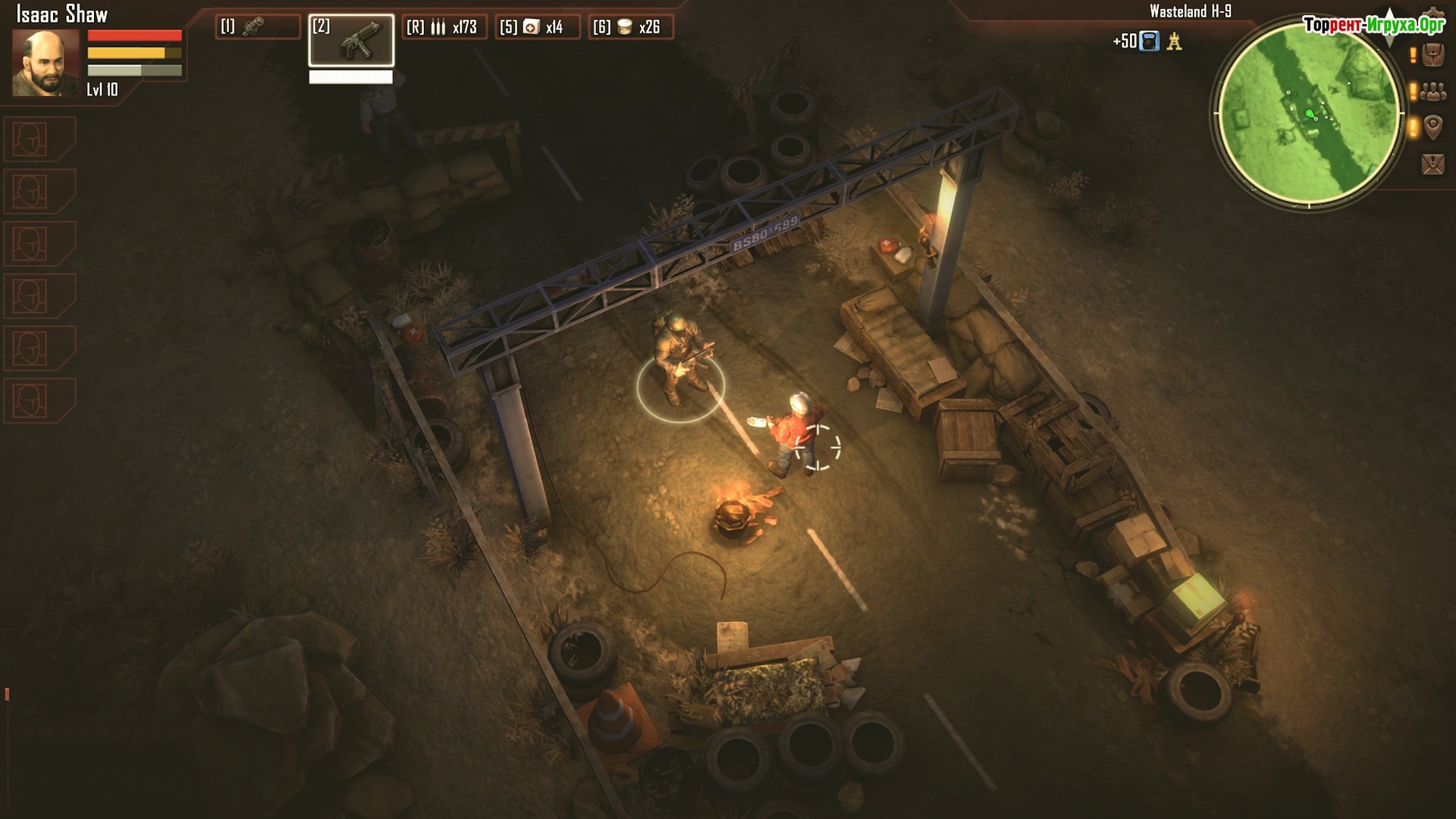
Task: Open the envelope messages icon
Action: pos(1432,164)
